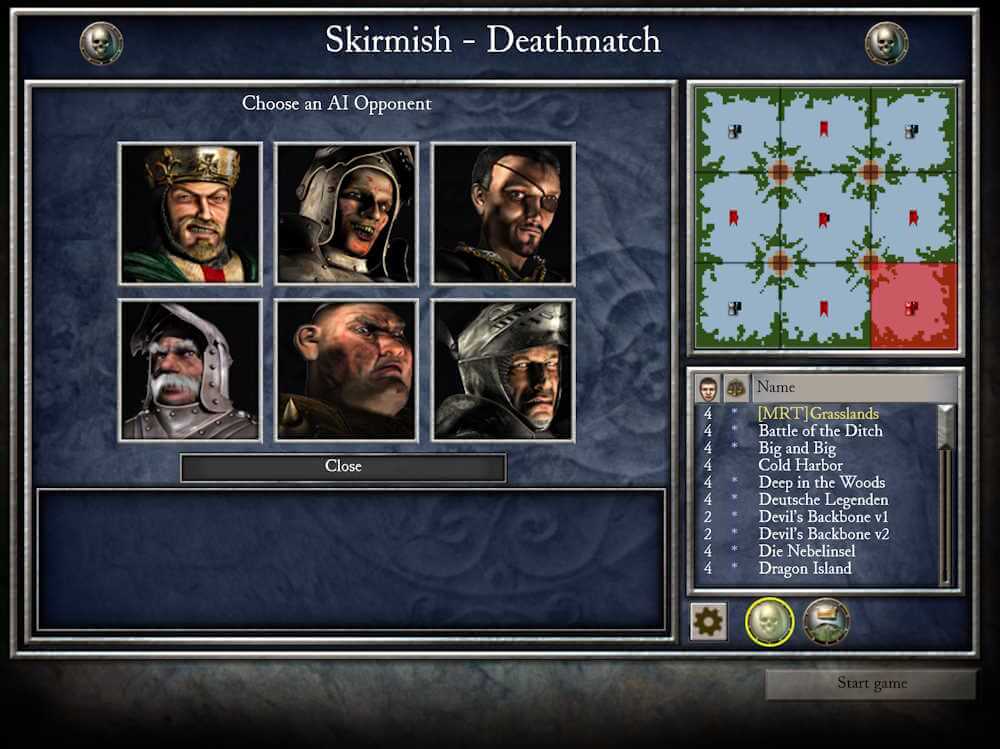1000x749 pixels.
Task: Pick the steel-helmeted knight AI opponent
Action: click(x=503, y=370)
